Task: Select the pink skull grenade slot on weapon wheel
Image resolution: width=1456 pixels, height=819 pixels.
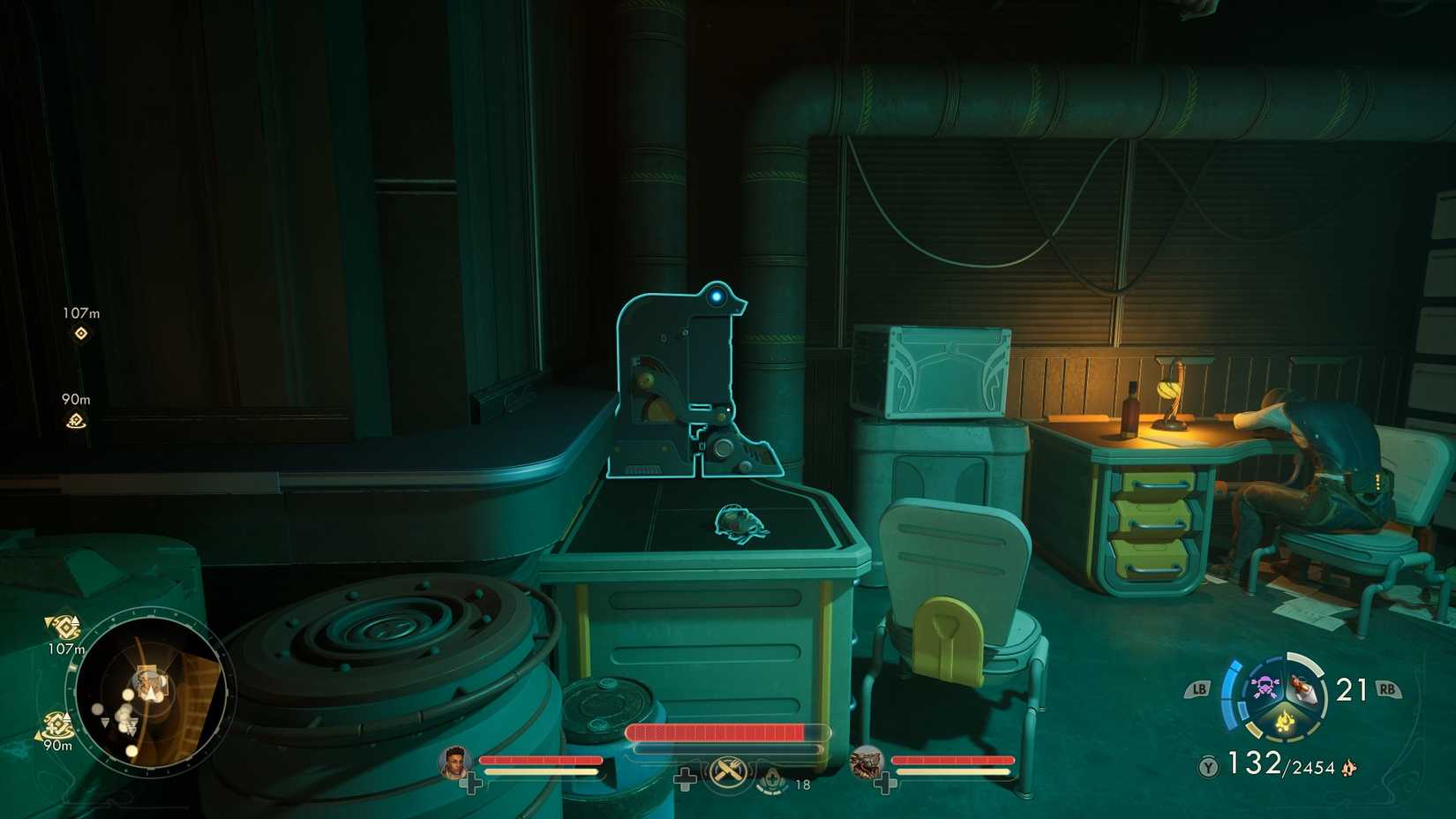Action: [x=1265, y=686]
